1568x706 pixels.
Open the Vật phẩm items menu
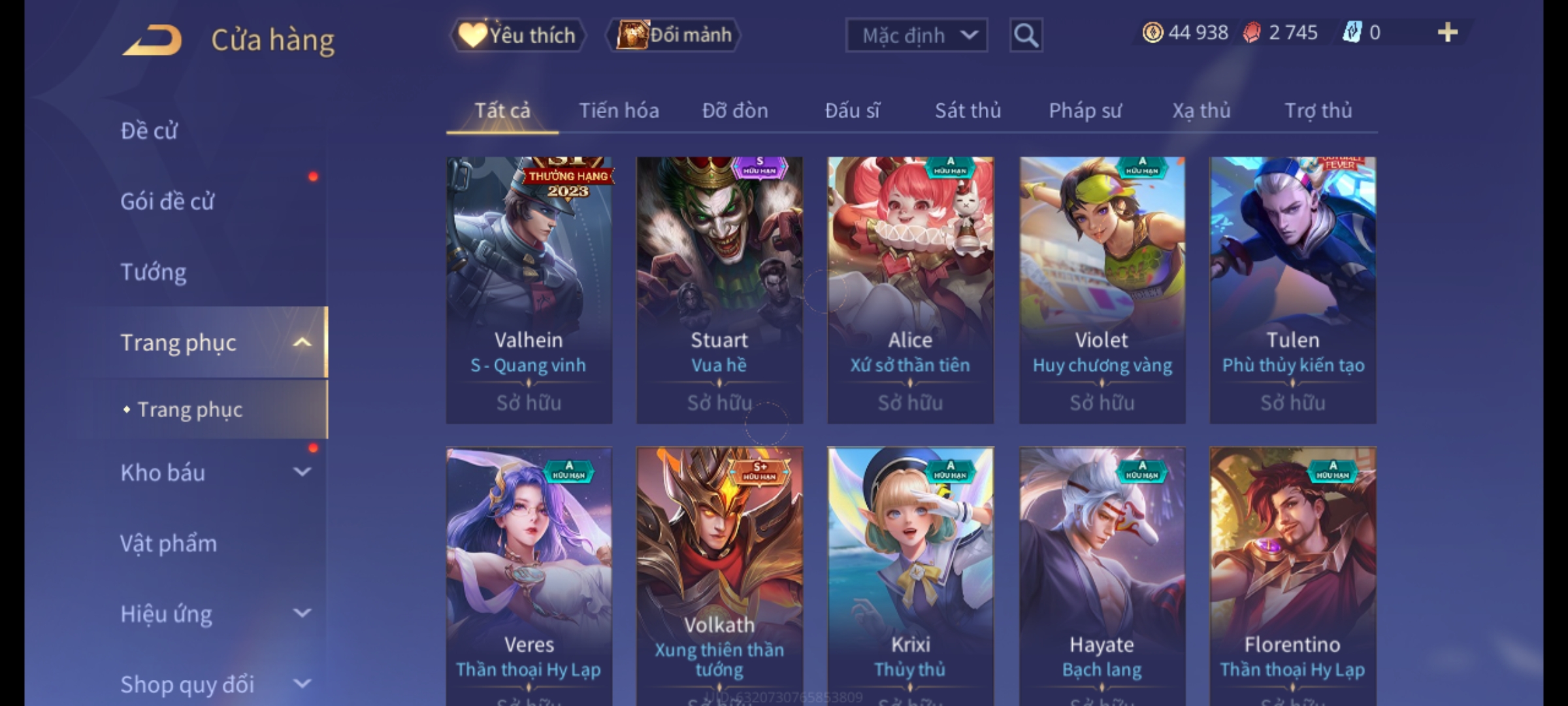coord(169,543)
